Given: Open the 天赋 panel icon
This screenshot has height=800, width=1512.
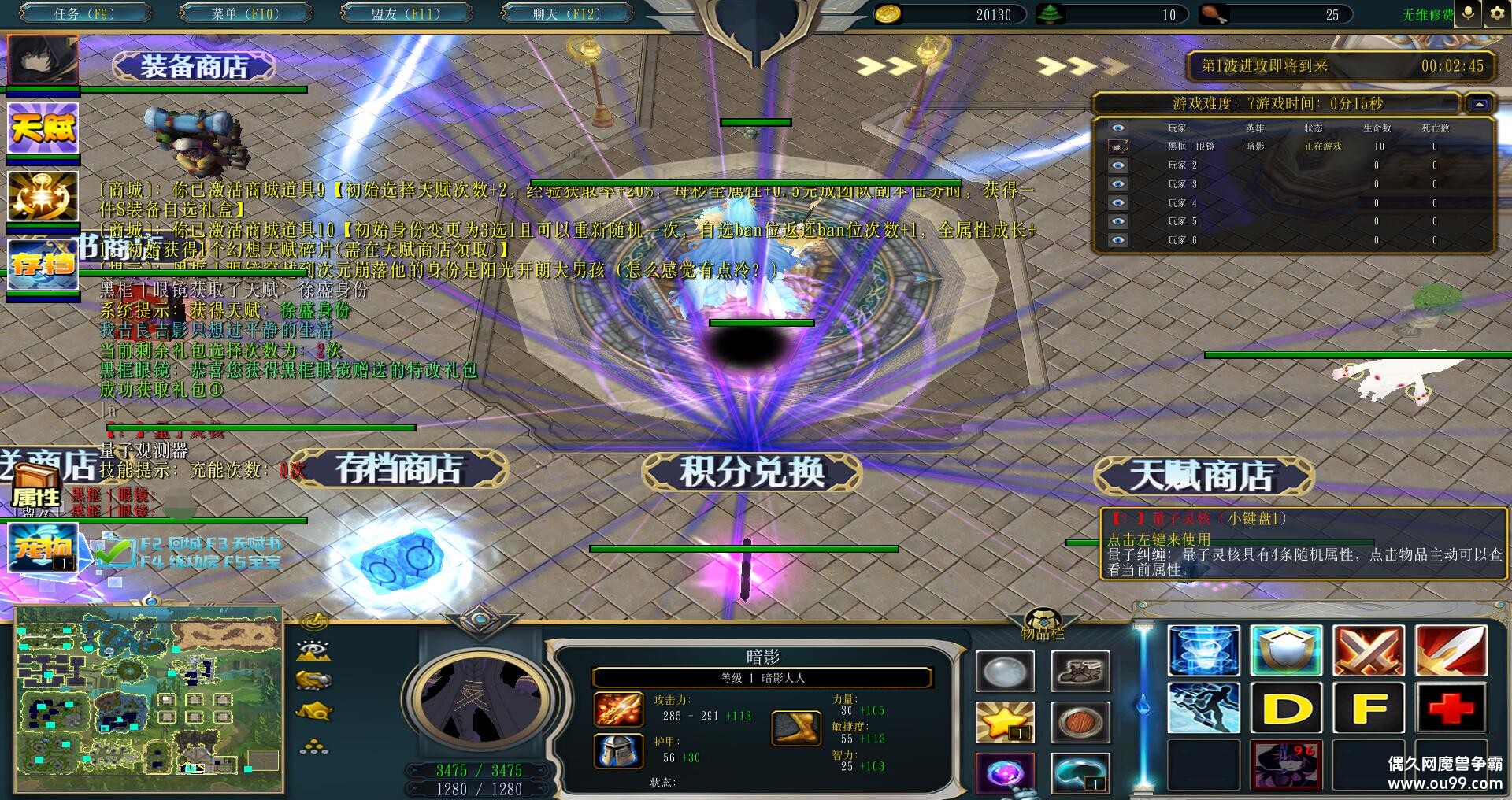Looking at the screenshot, I should pos(42,128).
